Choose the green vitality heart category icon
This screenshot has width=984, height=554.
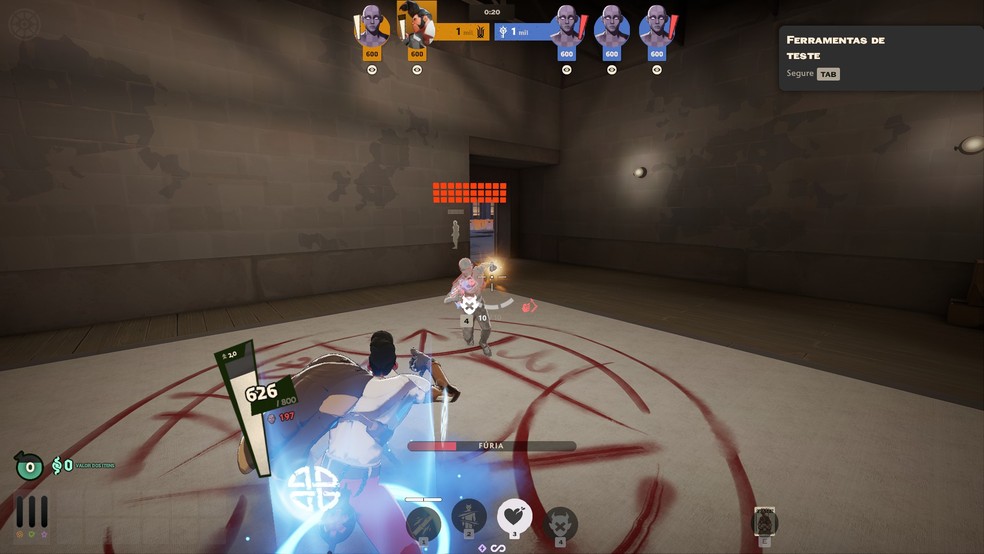[x=31, y=534]
